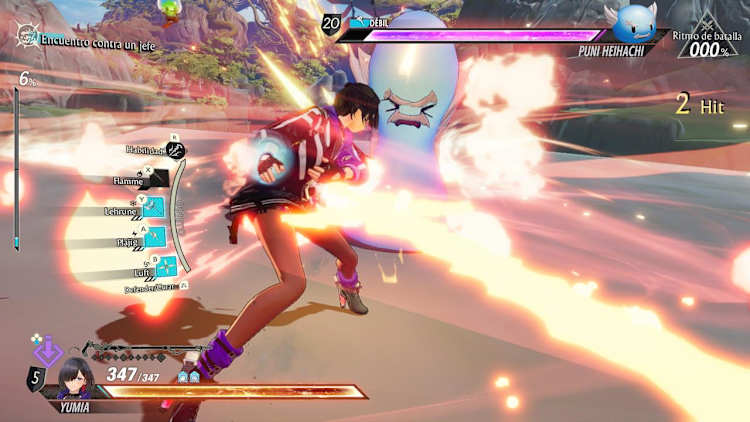
Task: Trigger the Hajig skill
Action: [x=157, y=238]
